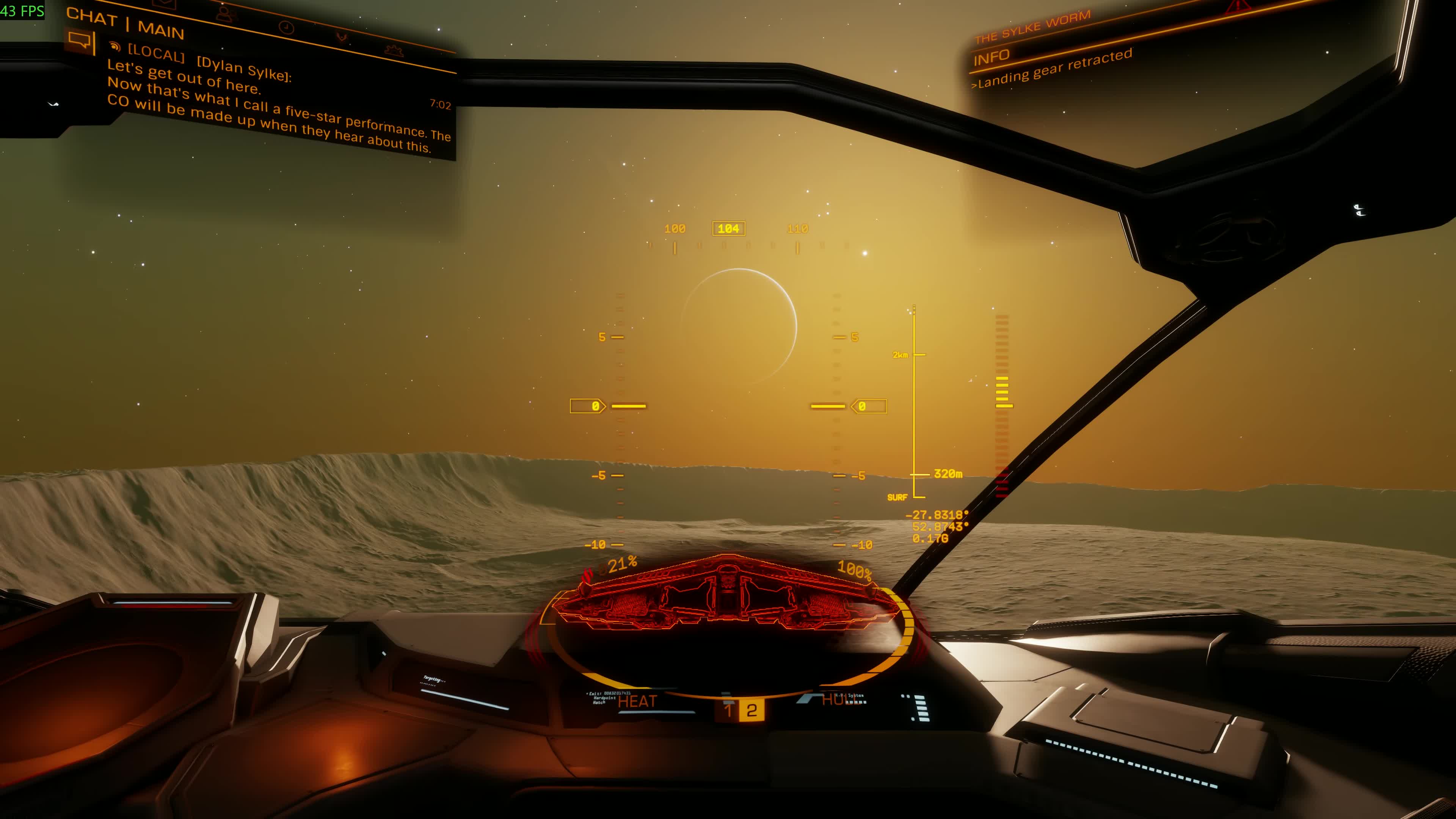This screenshot has height=819, width=1456.
Task: Open the comms settings gear tab
Action: [x=394, y=51]
